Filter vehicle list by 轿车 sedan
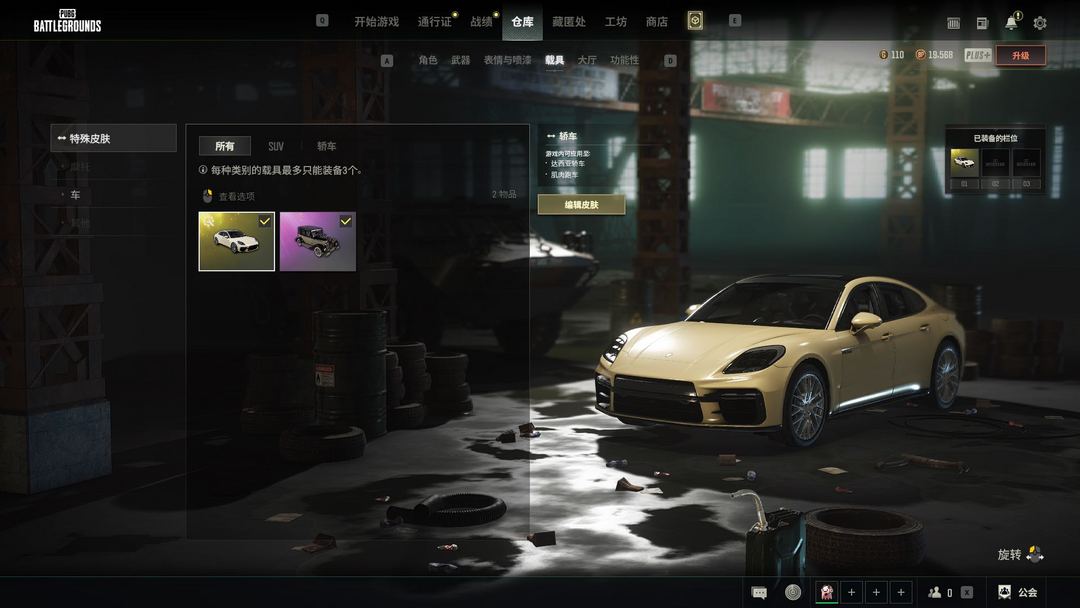The image size is (1080, 608). tap(327, 147)
